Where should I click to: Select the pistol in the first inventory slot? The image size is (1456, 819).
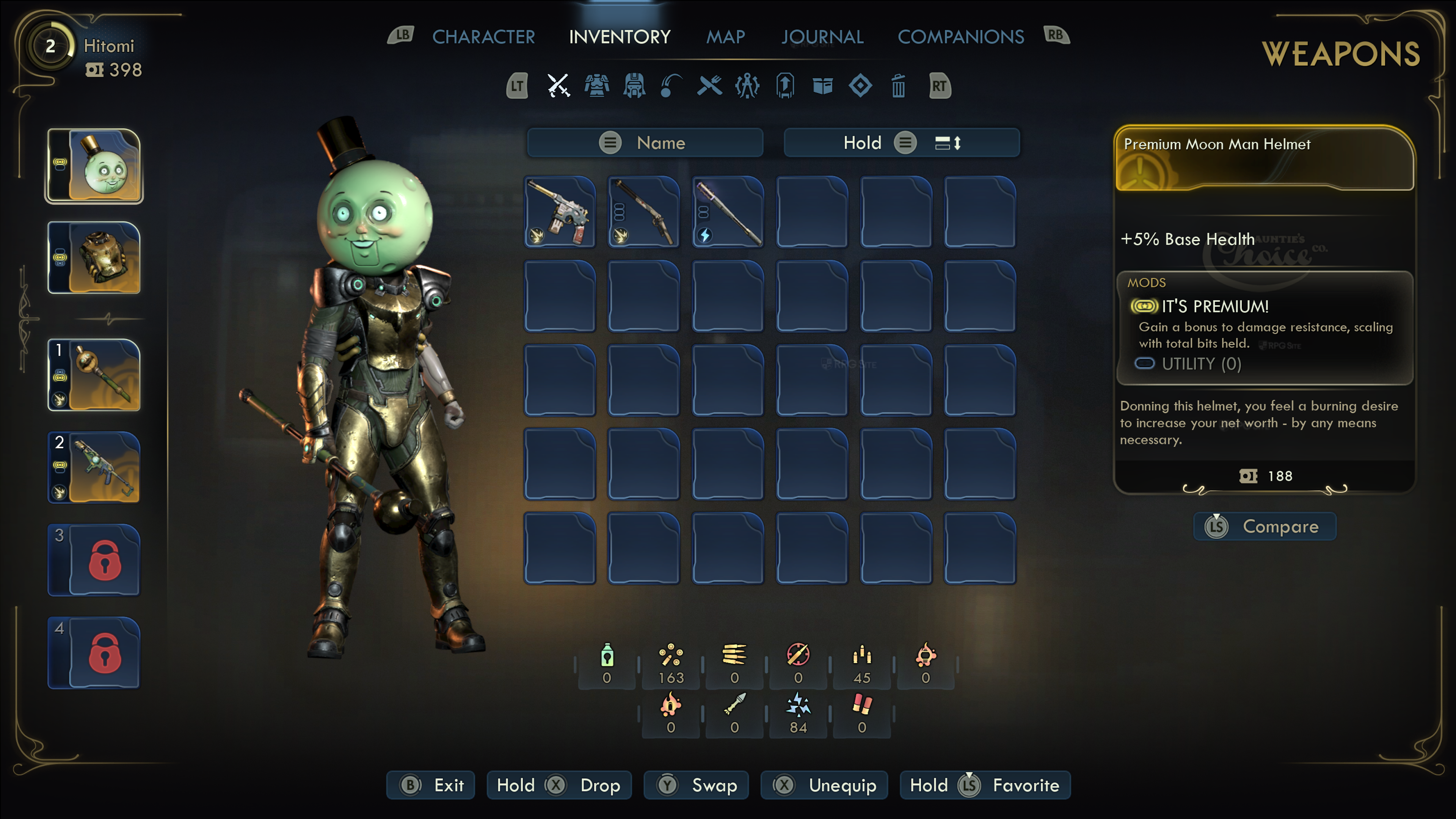pyautogui.click(x=560, y=212)
